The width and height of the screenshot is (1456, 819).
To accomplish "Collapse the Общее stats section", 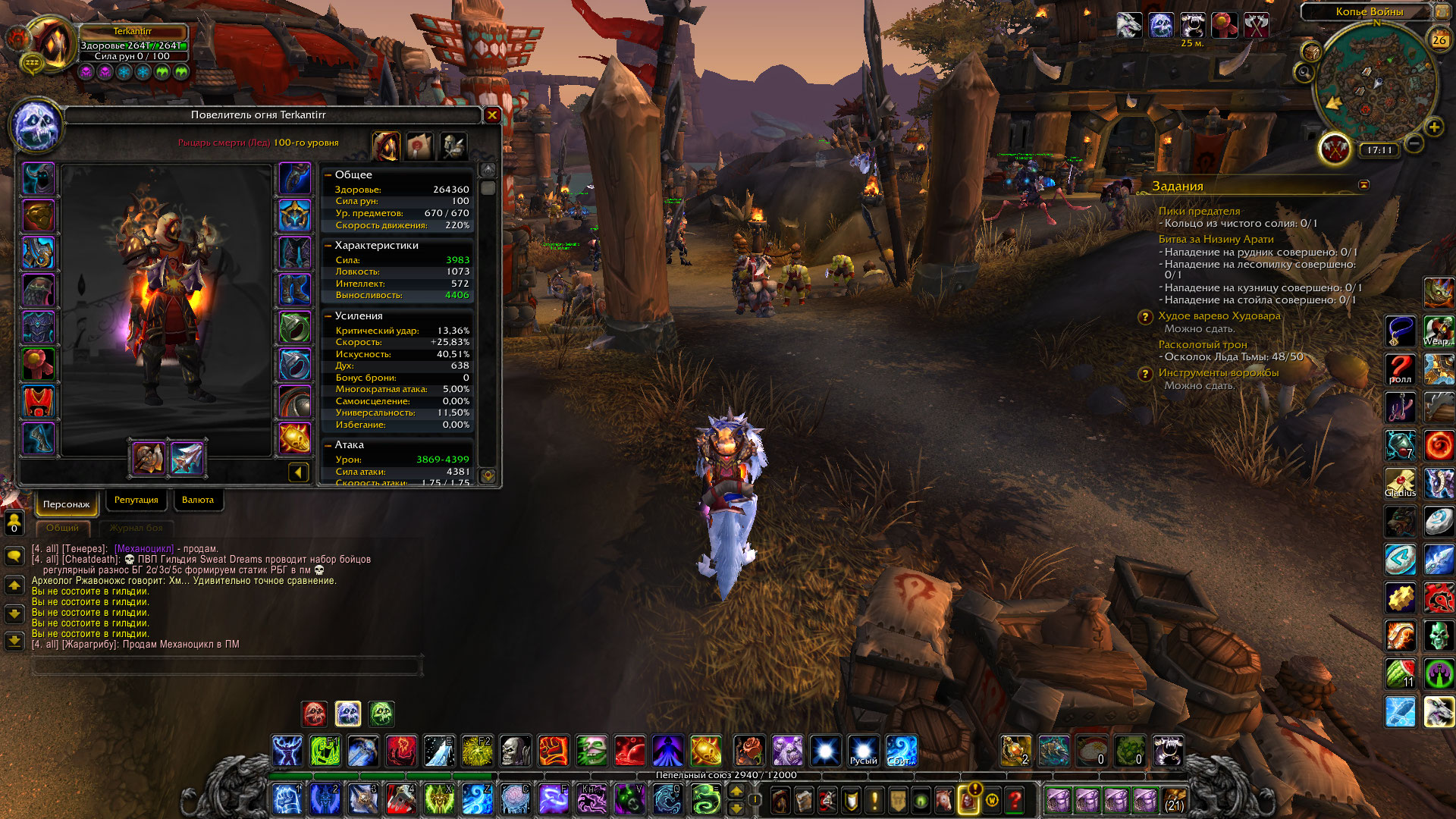I will coord(328,175).
